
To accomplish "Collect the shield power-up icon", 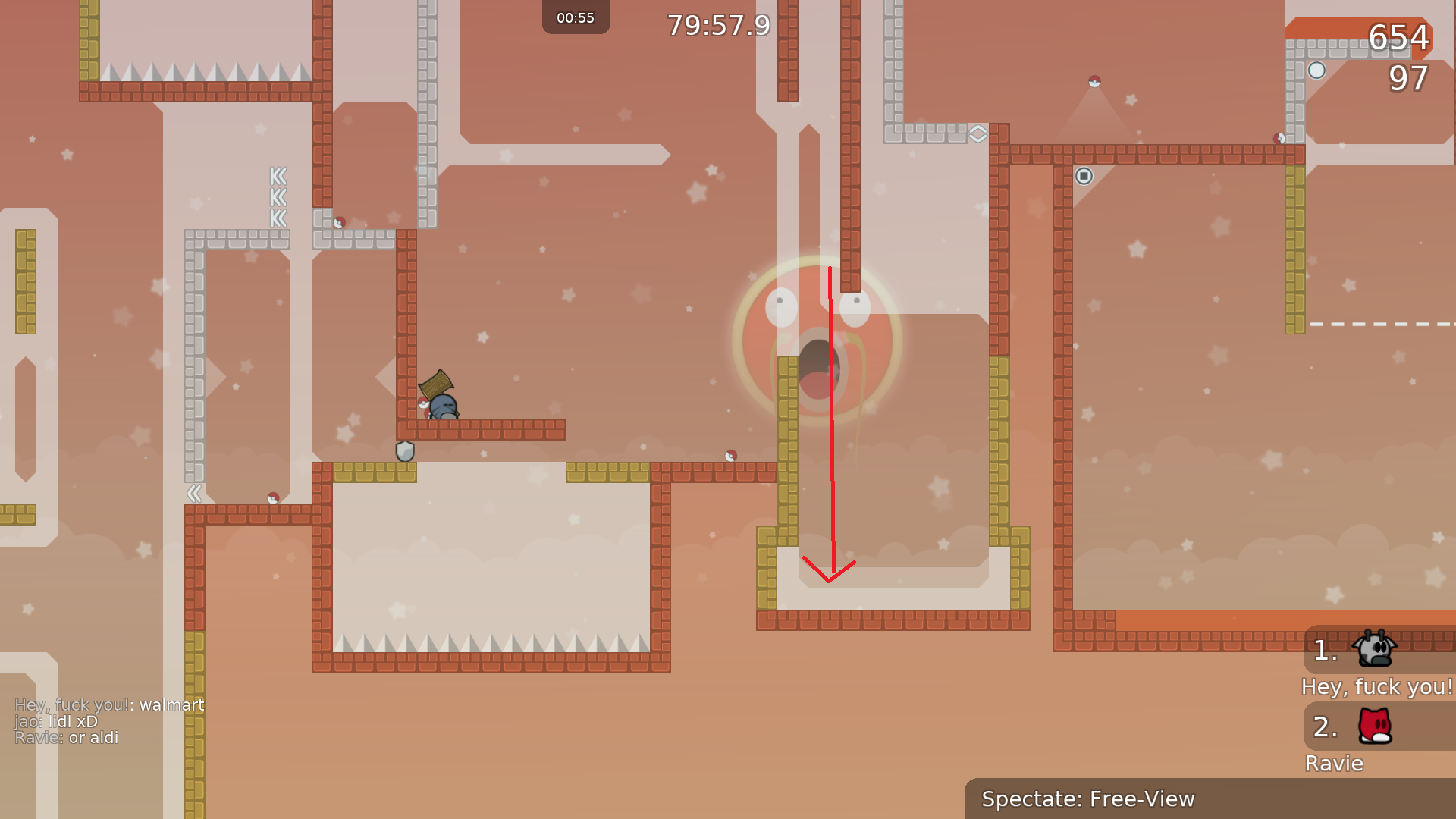I will click(x=404, y=451).
